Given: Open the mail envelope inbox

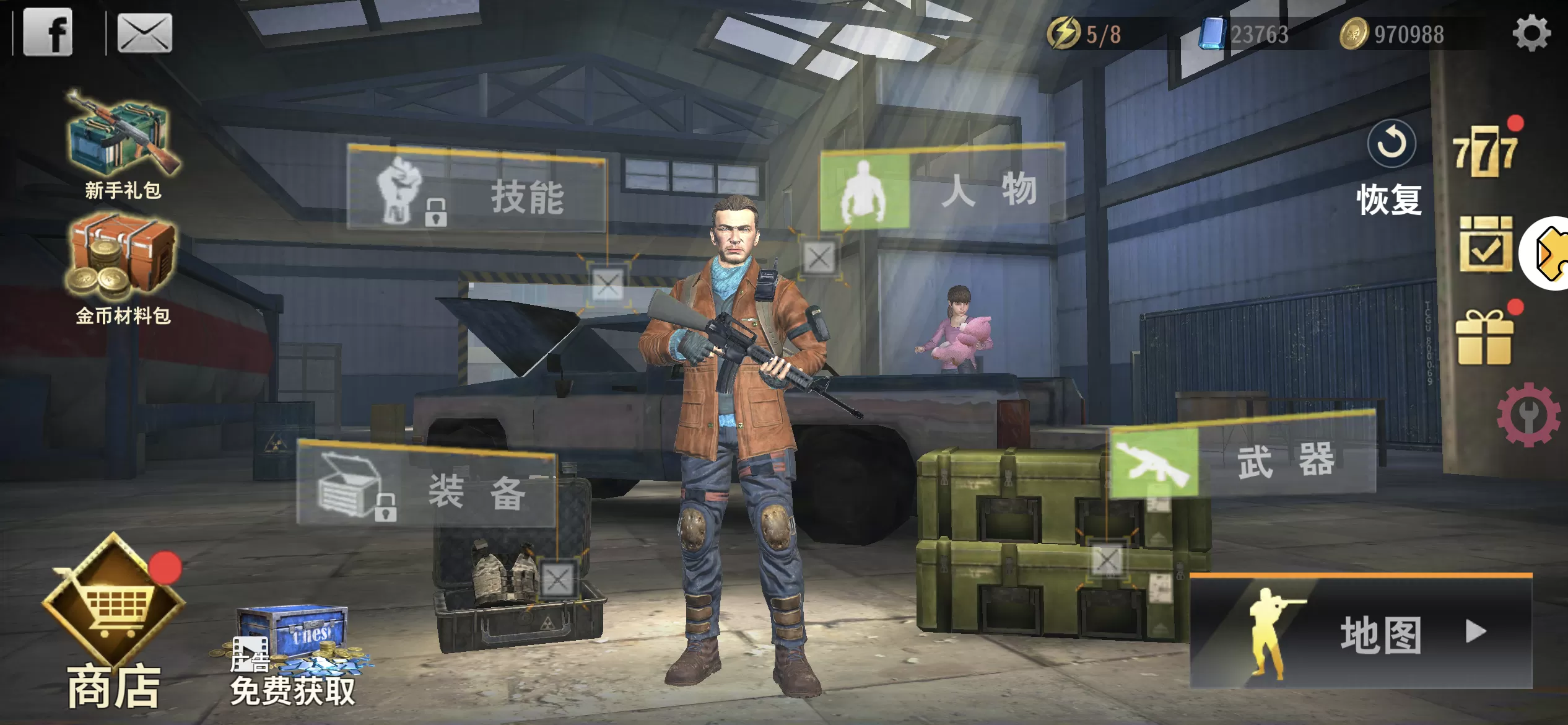Looking at the screenshot, I should 144,33.
